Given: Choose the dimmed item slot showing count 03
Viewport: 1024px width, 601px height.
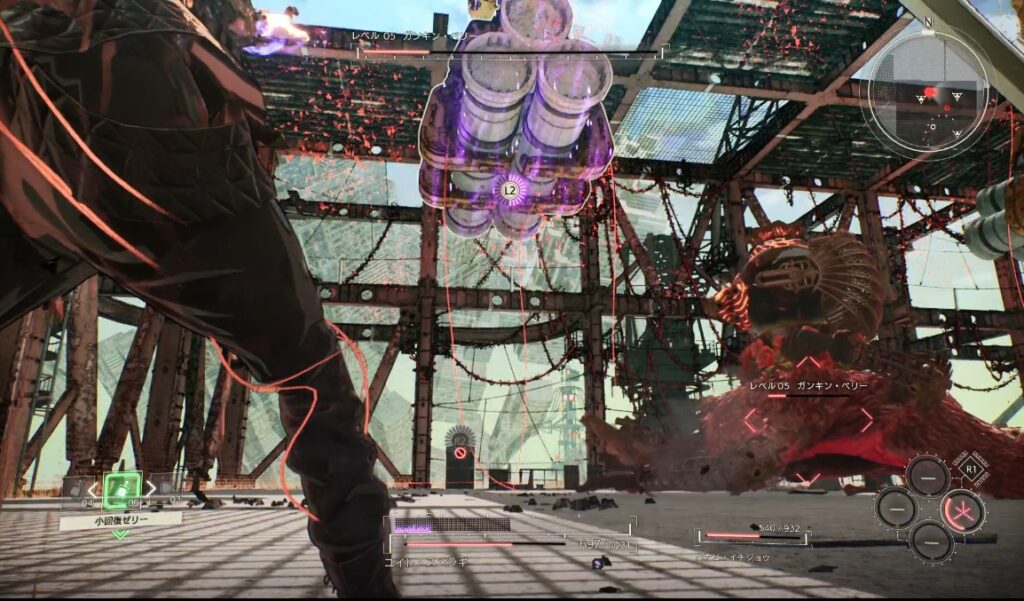Looking at the screenshot, I should [x=165, y=489].
